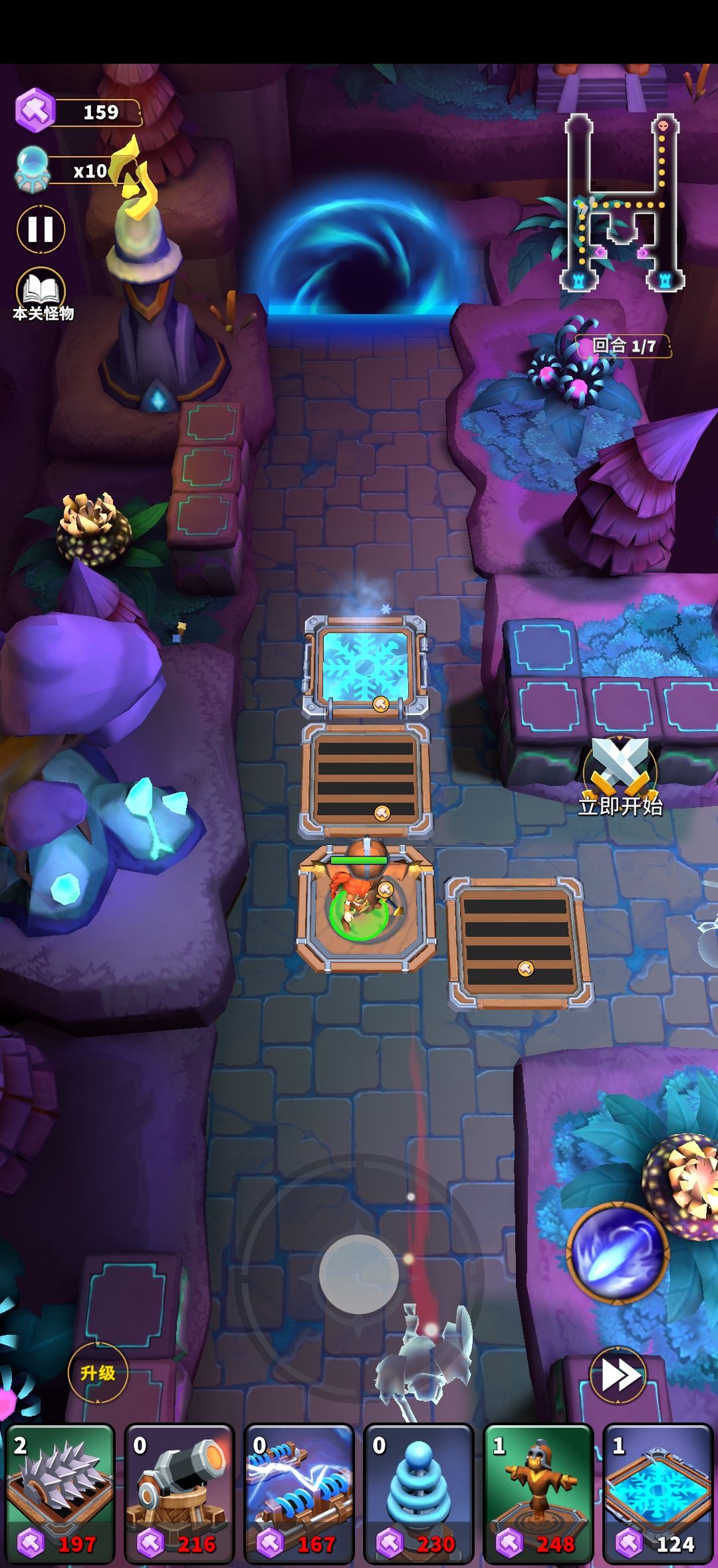
Task: Choose the lightning coil trap card
Action: [299, 1492]
